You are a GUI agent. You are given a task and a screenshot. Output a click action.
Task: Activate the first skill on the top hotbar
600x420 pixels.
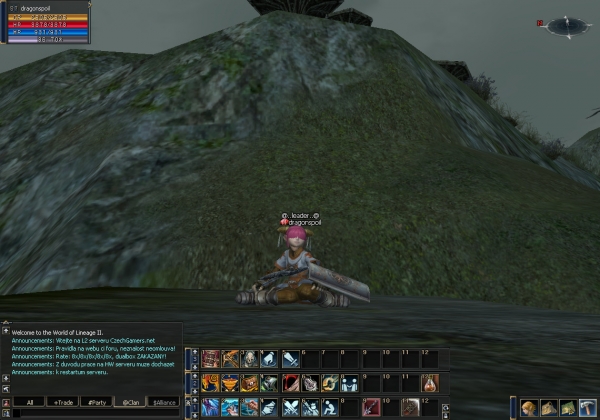click(x=210, y=359)
